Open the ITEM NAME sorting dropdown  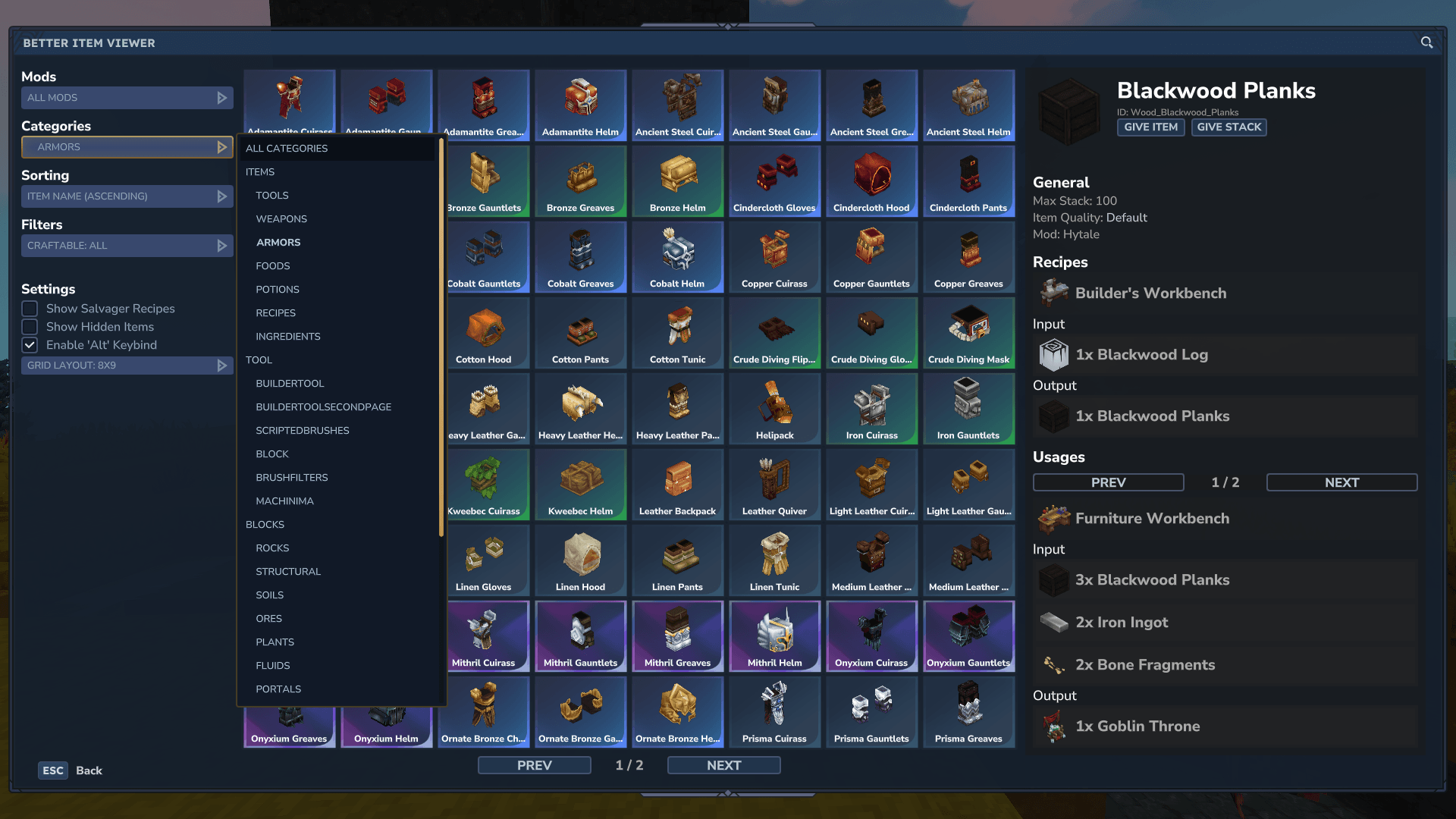(x=127, y=196)
